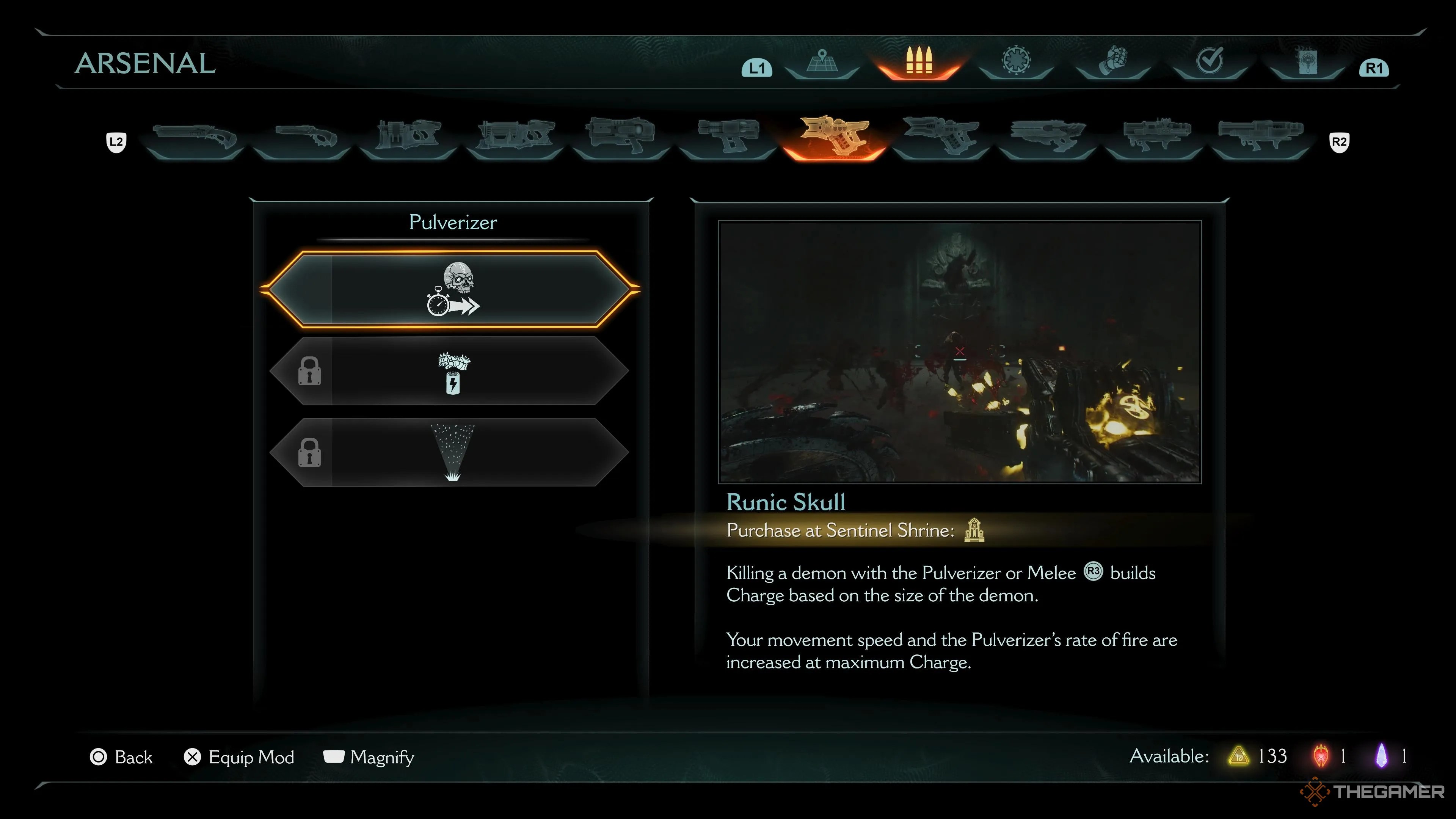Choose the highlighted Pulverizer weapon tab
This screenshot has width=1456, height=819.
(834, 137)
